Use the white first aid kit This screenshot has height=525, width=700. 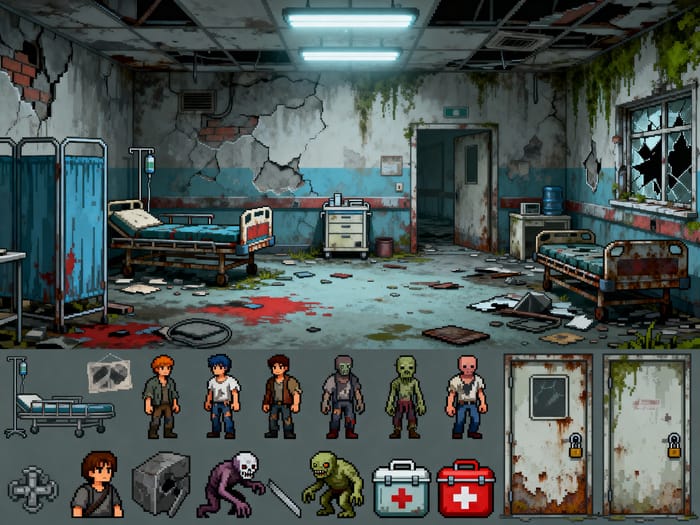point(401,488)
